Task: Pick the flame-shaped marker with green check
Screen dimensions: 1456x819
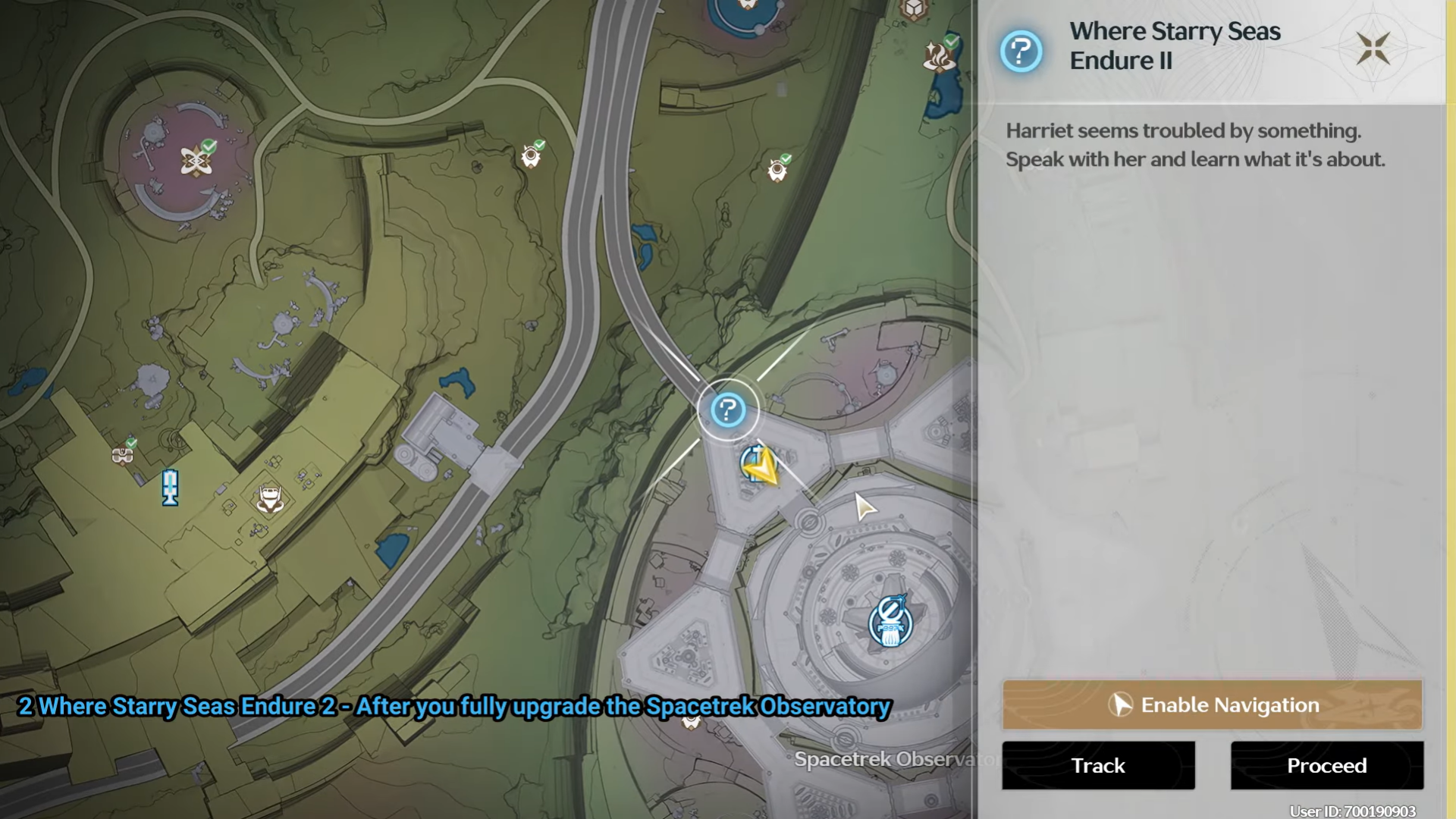Action: tap(938, 57)
